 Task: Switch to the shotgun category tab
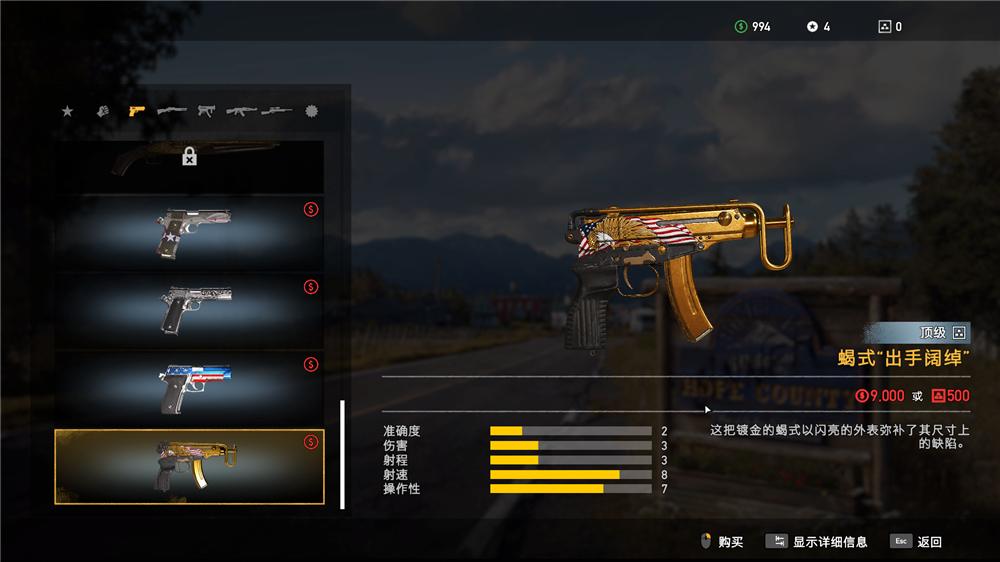click(x=171, y=111)
